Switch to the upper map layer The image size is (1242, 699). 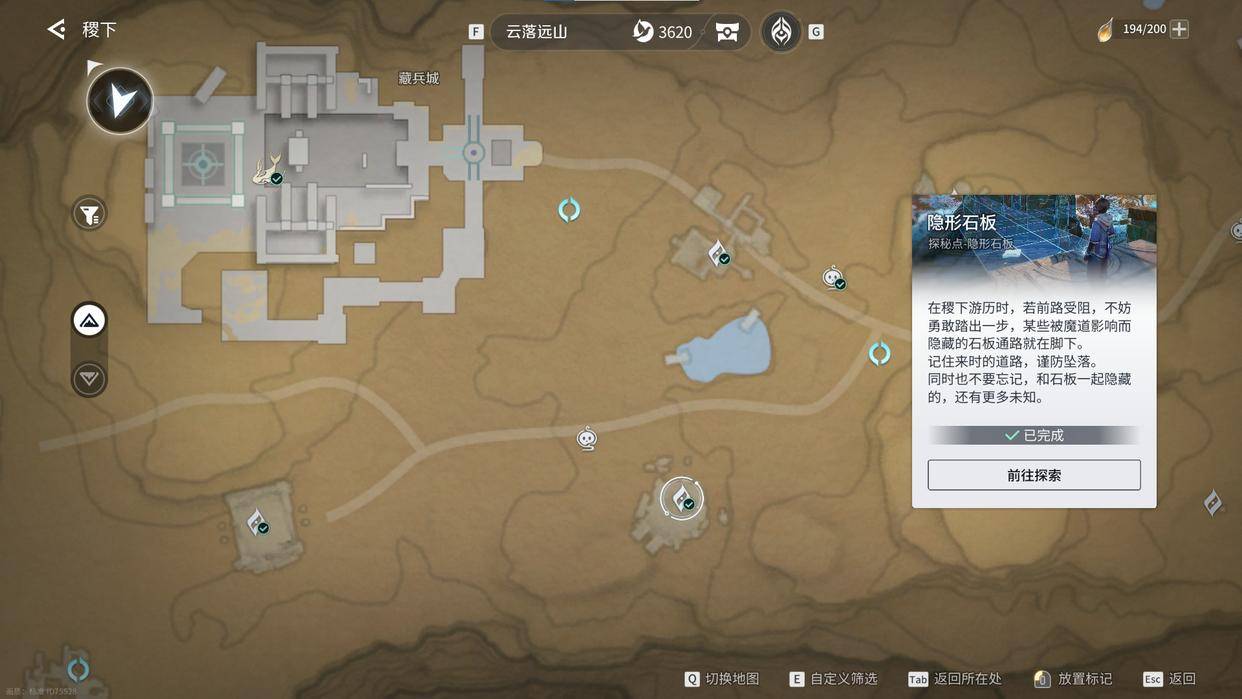[x=89, y=321]
